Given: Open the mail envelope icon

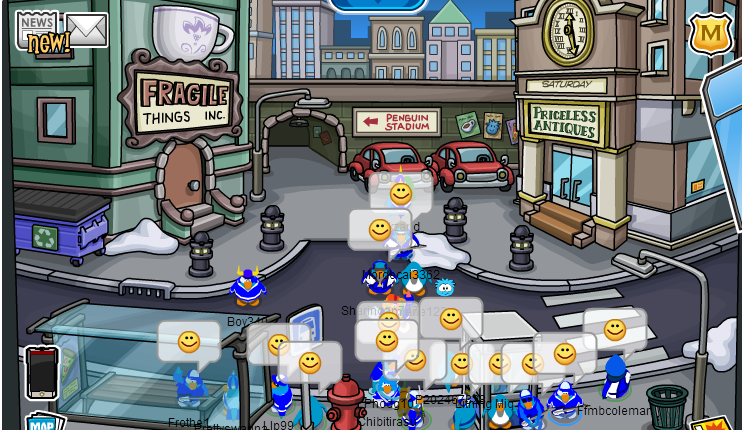Looking at the screenshot, I should [x=86, y=30].
